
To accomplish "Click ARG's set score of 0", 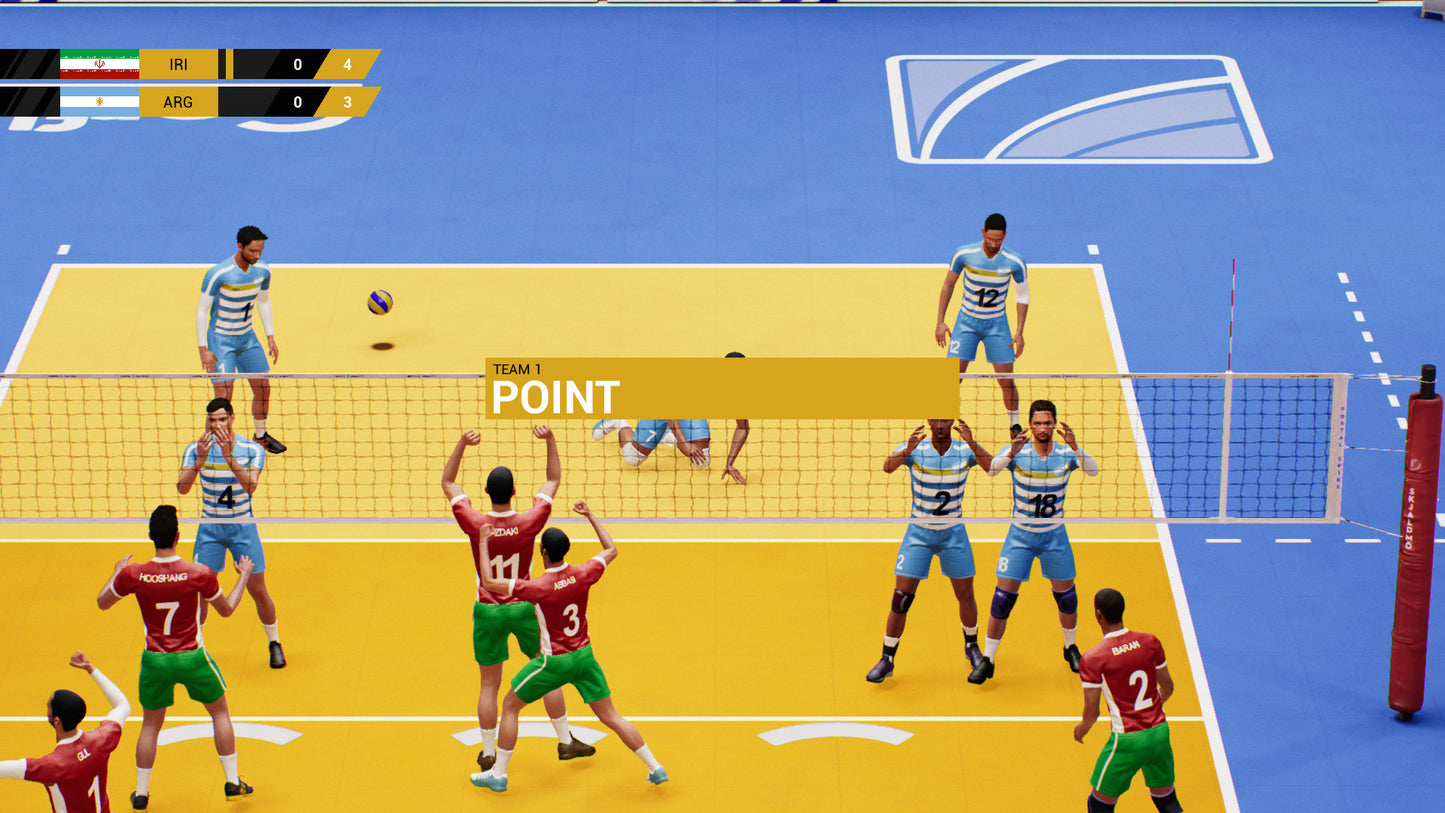I will coord(296,101).
